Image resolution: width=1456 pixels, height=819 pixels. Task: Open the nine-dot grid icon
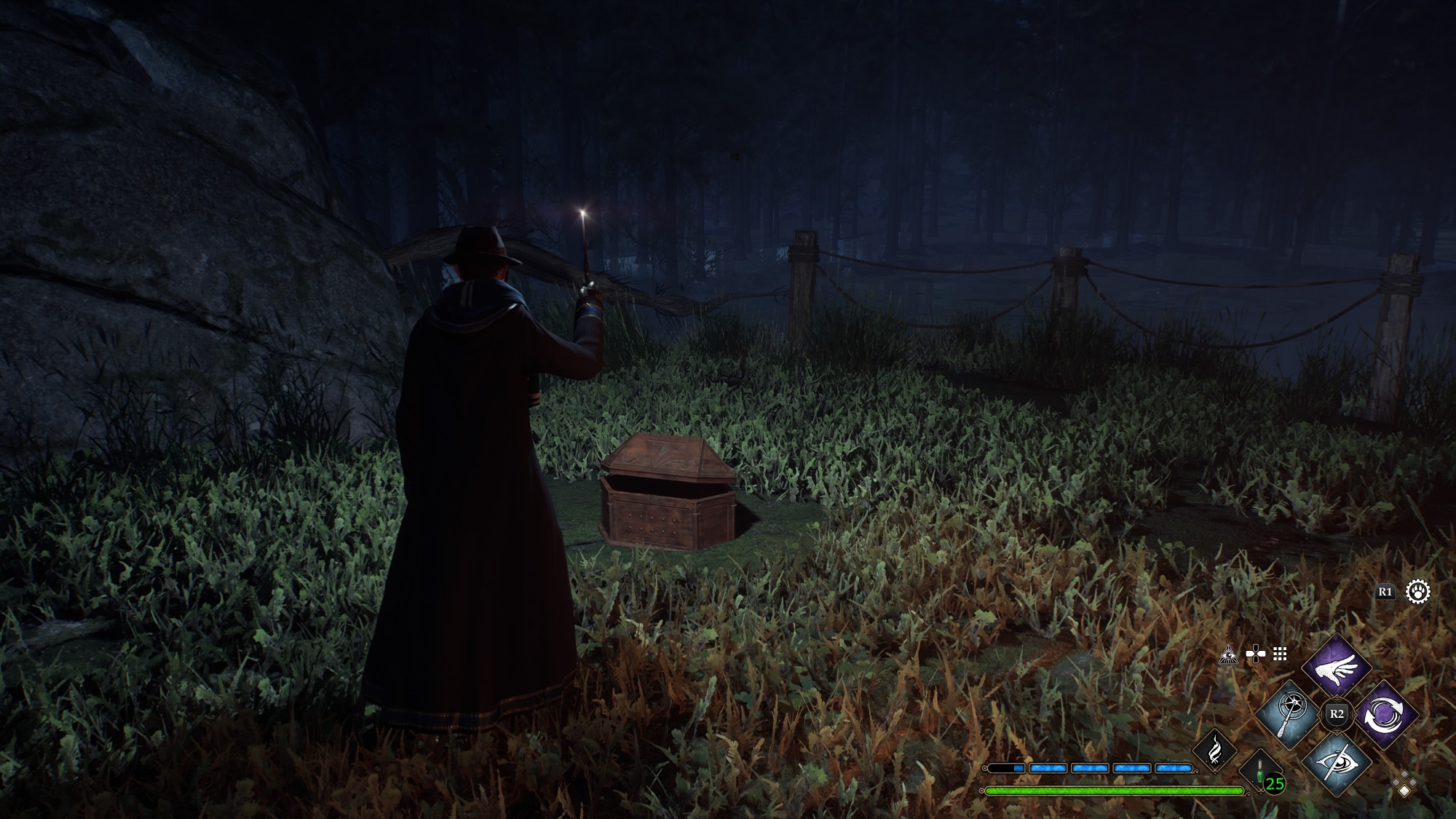point(1280,654)
